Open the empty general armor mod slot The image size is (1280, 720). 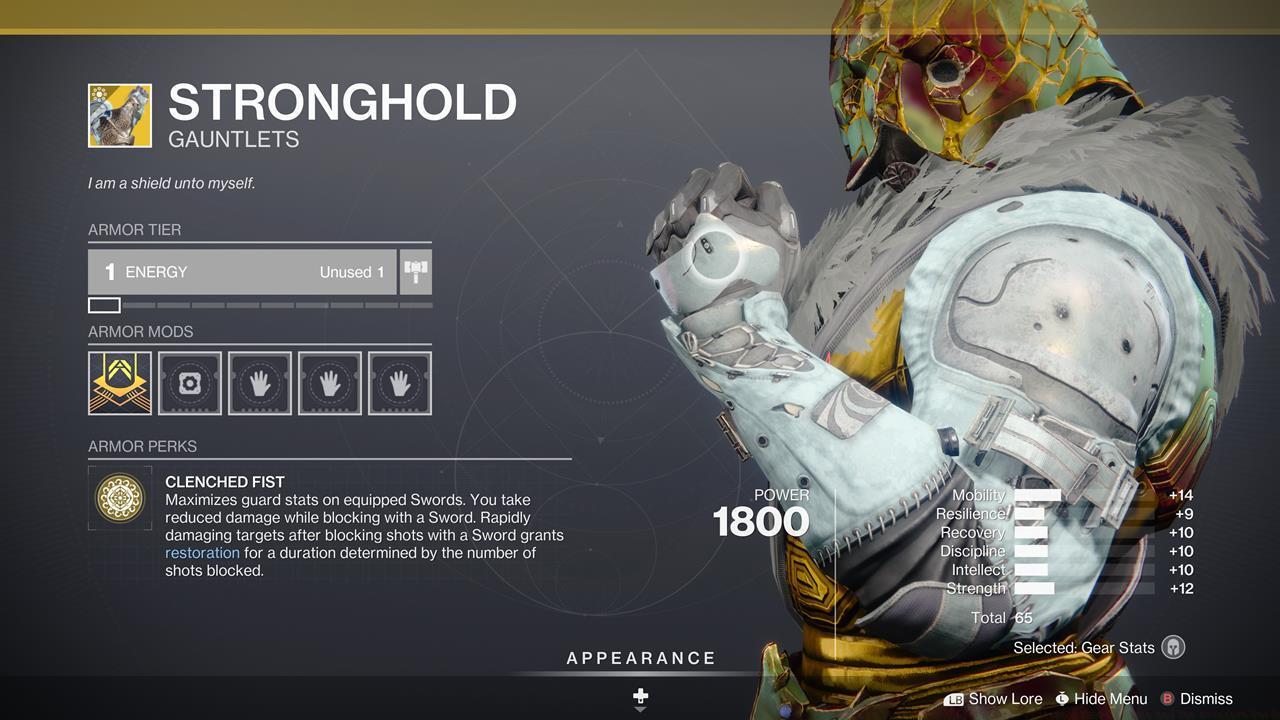pos(189,382)
